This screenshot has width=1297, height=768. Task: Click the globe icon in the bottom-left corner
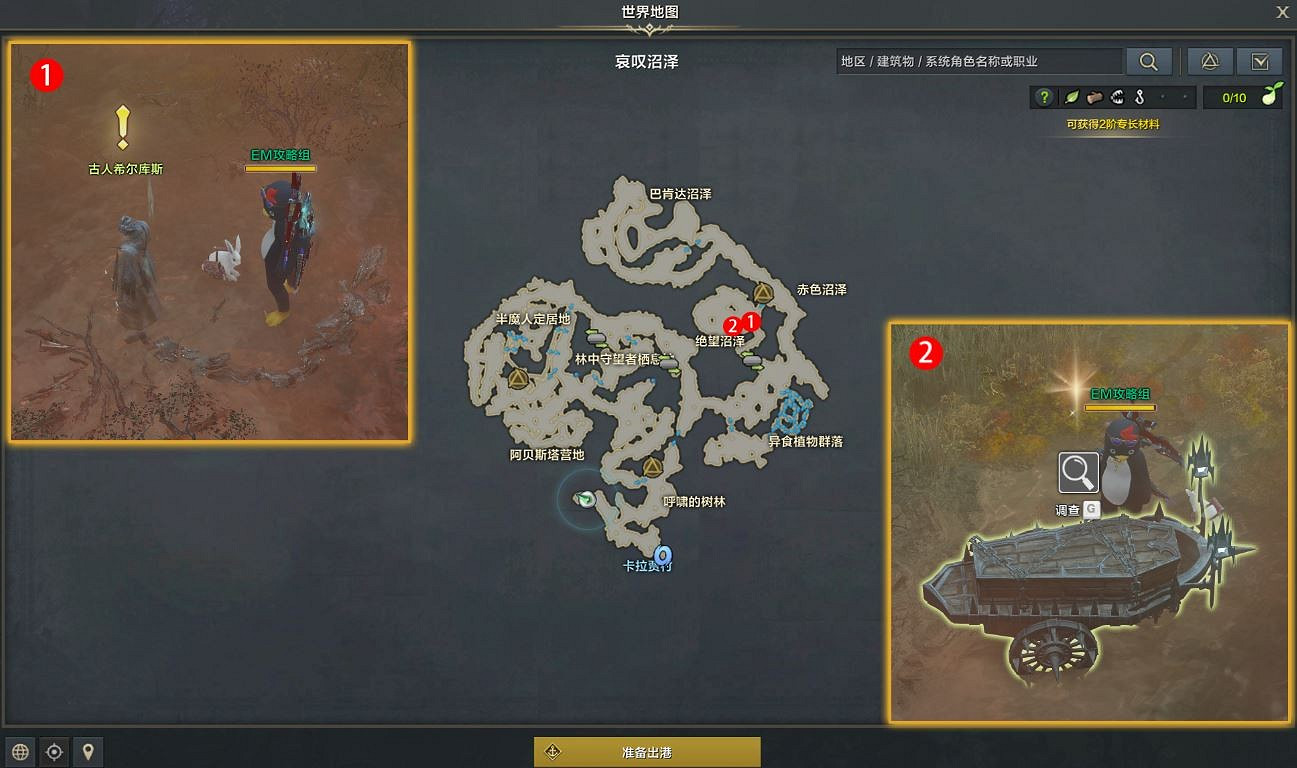coord(18,752)
